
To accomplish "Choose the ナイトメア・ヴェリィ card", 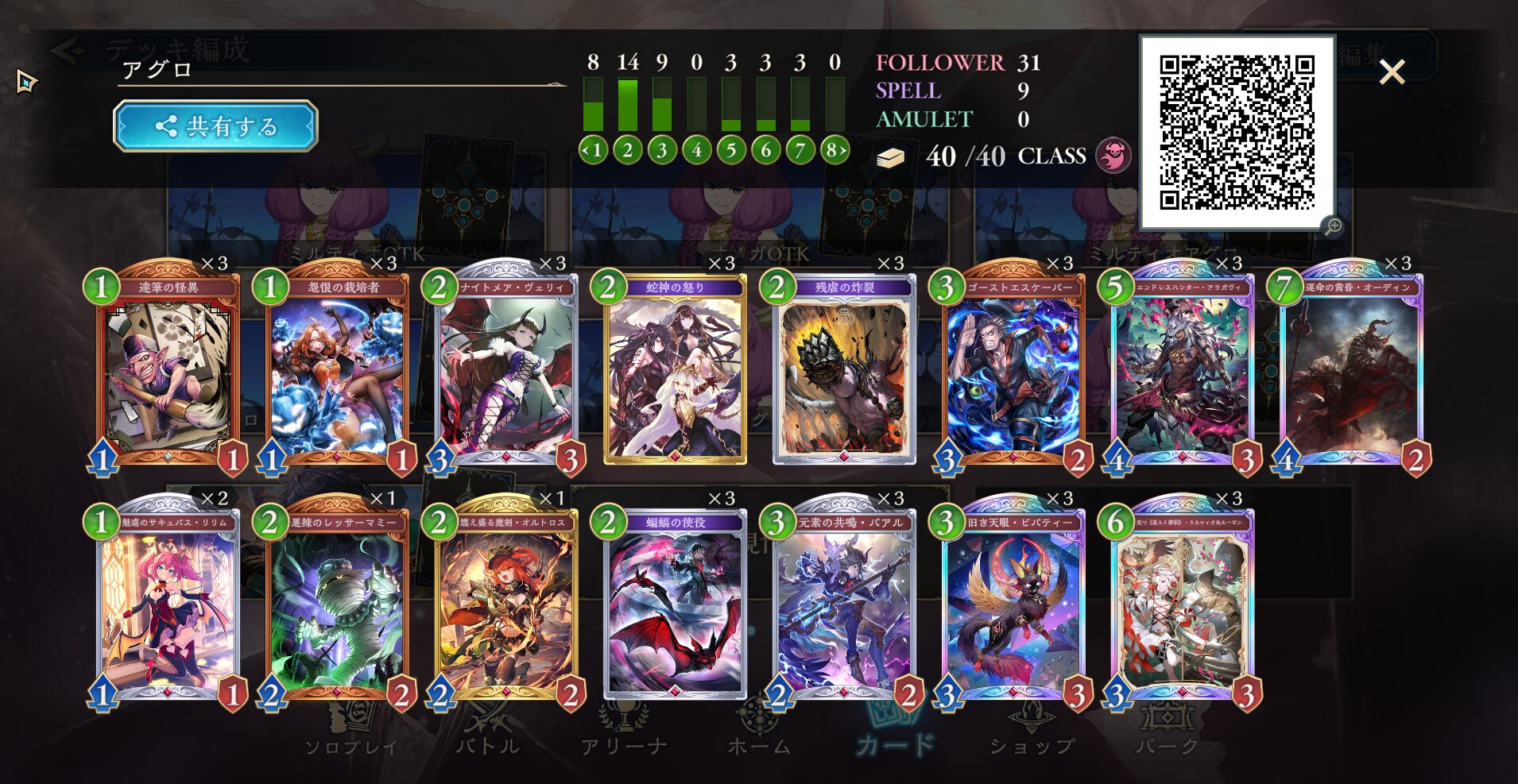I will point(506,370).
